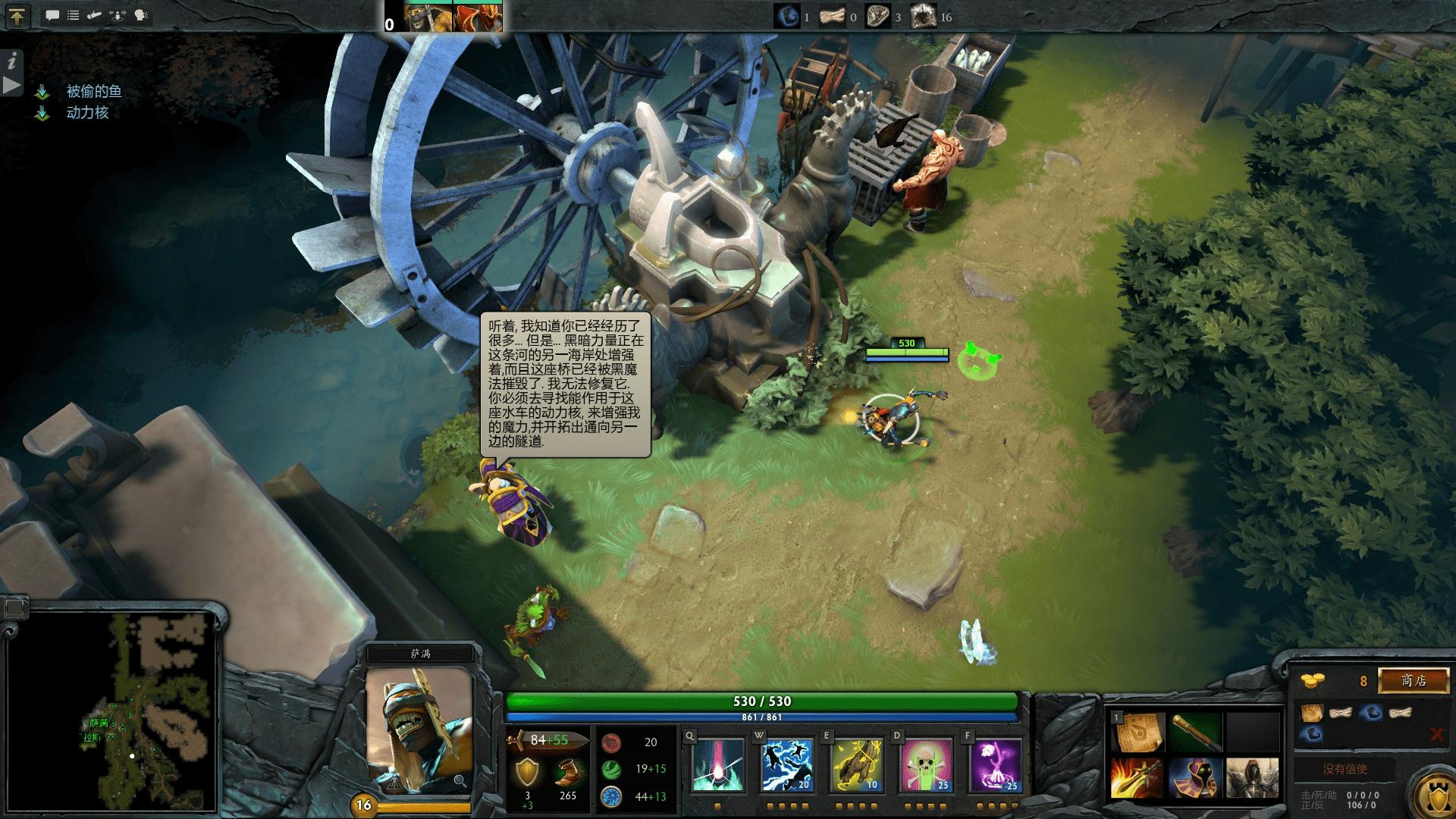Screen dimensions: 1456x819
Task: Cast the Q ether shock ability
Action: [717, 764]
